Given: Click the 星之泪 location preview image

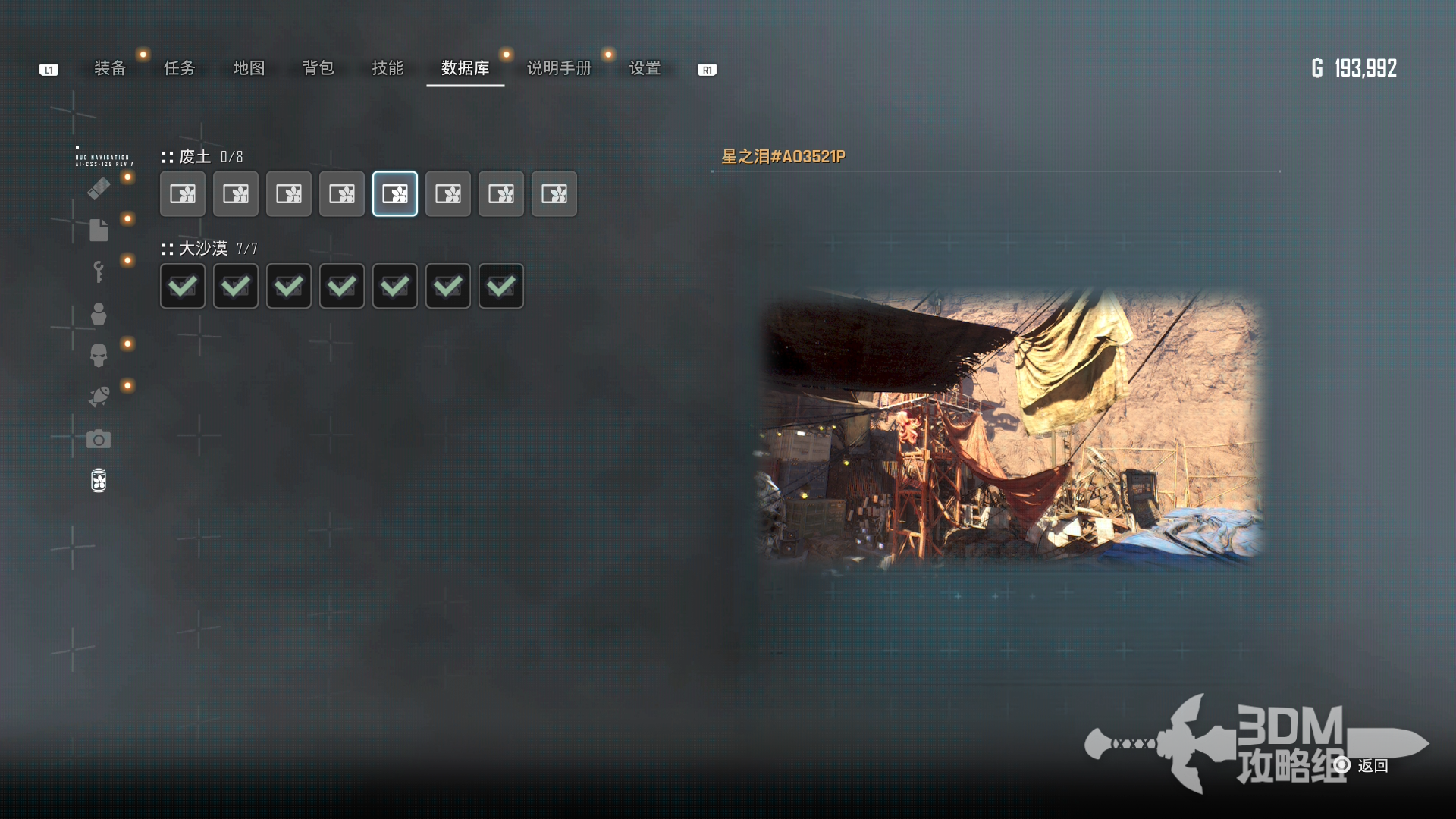Looking at the screenshot, I should (1012, 428).
